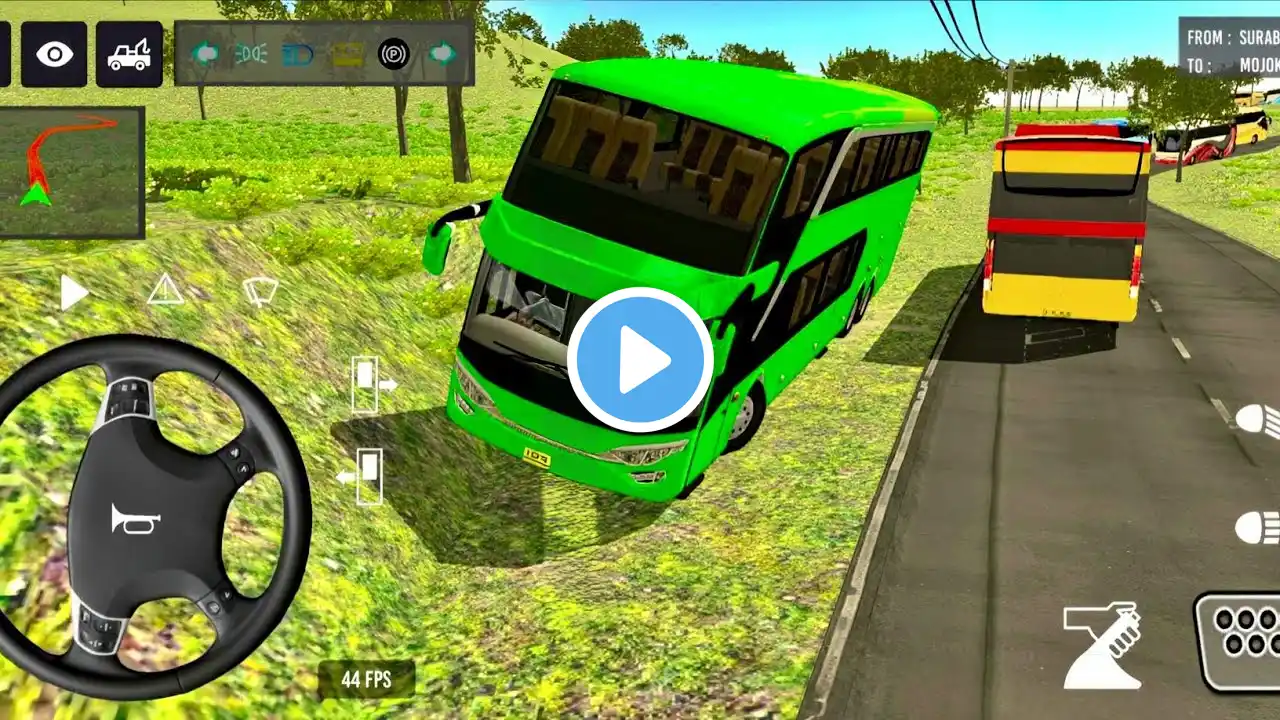1280x720 pixels.
Task: Activate the left turn signal arrow
Action: pos(206,52)
